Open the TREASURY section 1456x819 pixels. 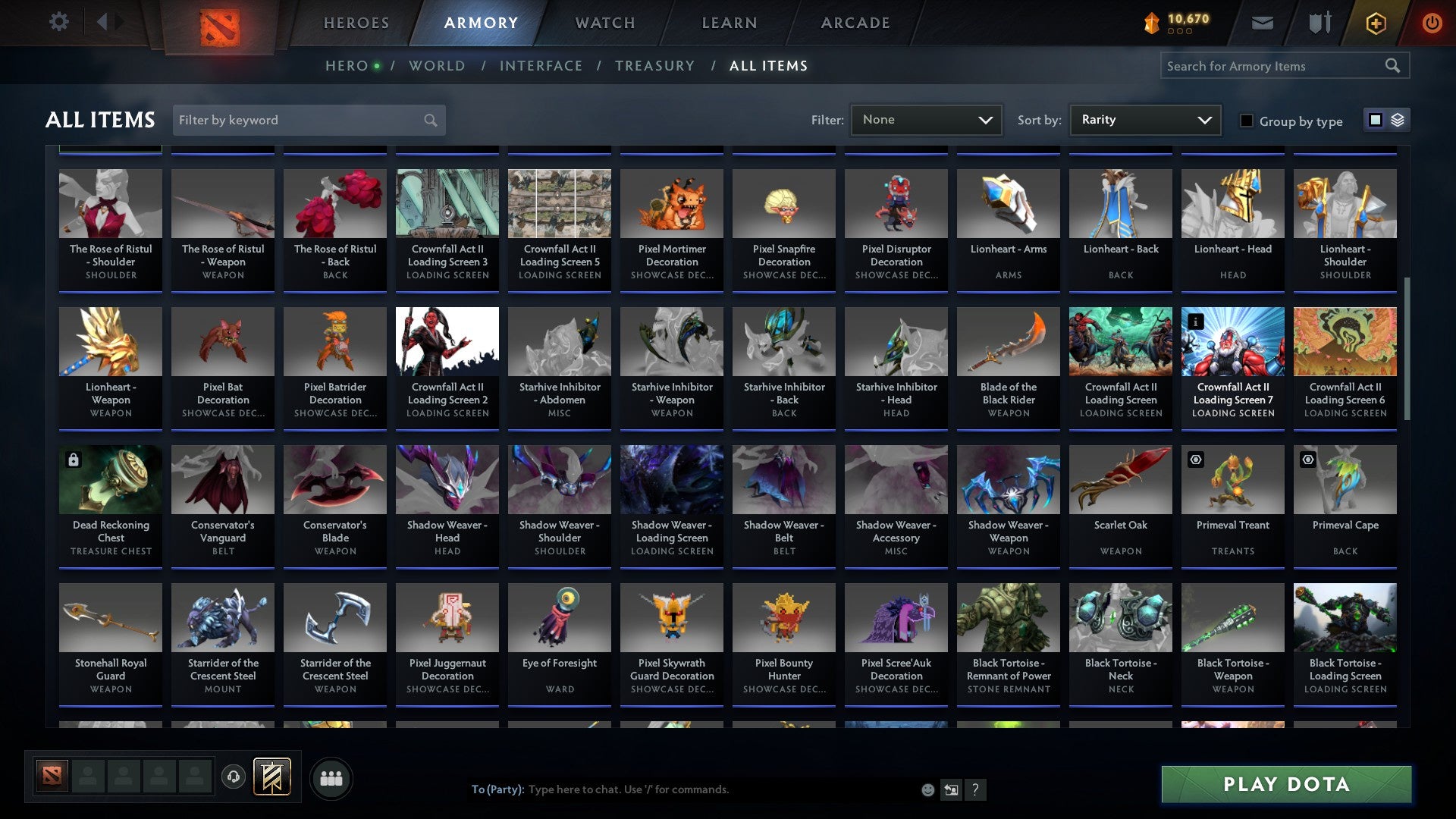[654, 65]
